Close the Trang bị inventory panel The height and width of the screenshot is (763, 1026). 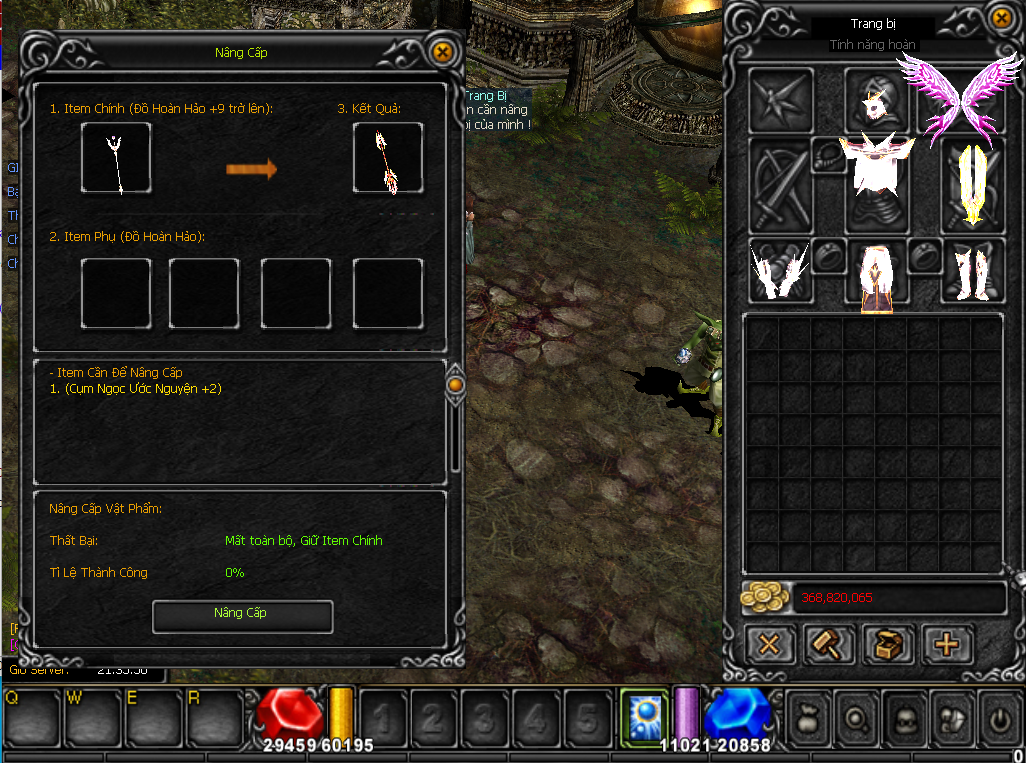pos(1002,17)
